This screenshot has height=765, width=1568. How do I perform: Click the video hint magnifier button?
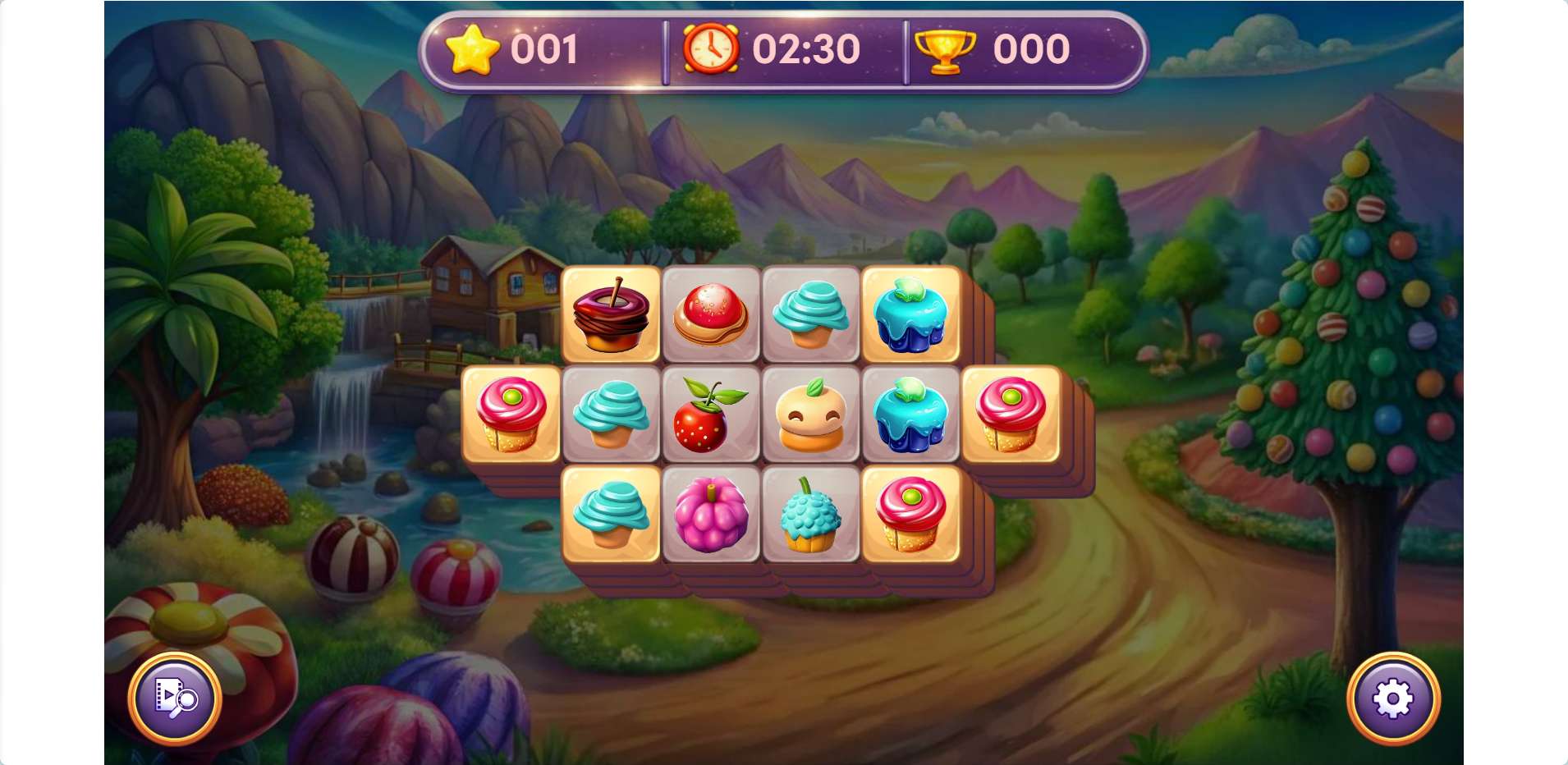tap(175, 699)
